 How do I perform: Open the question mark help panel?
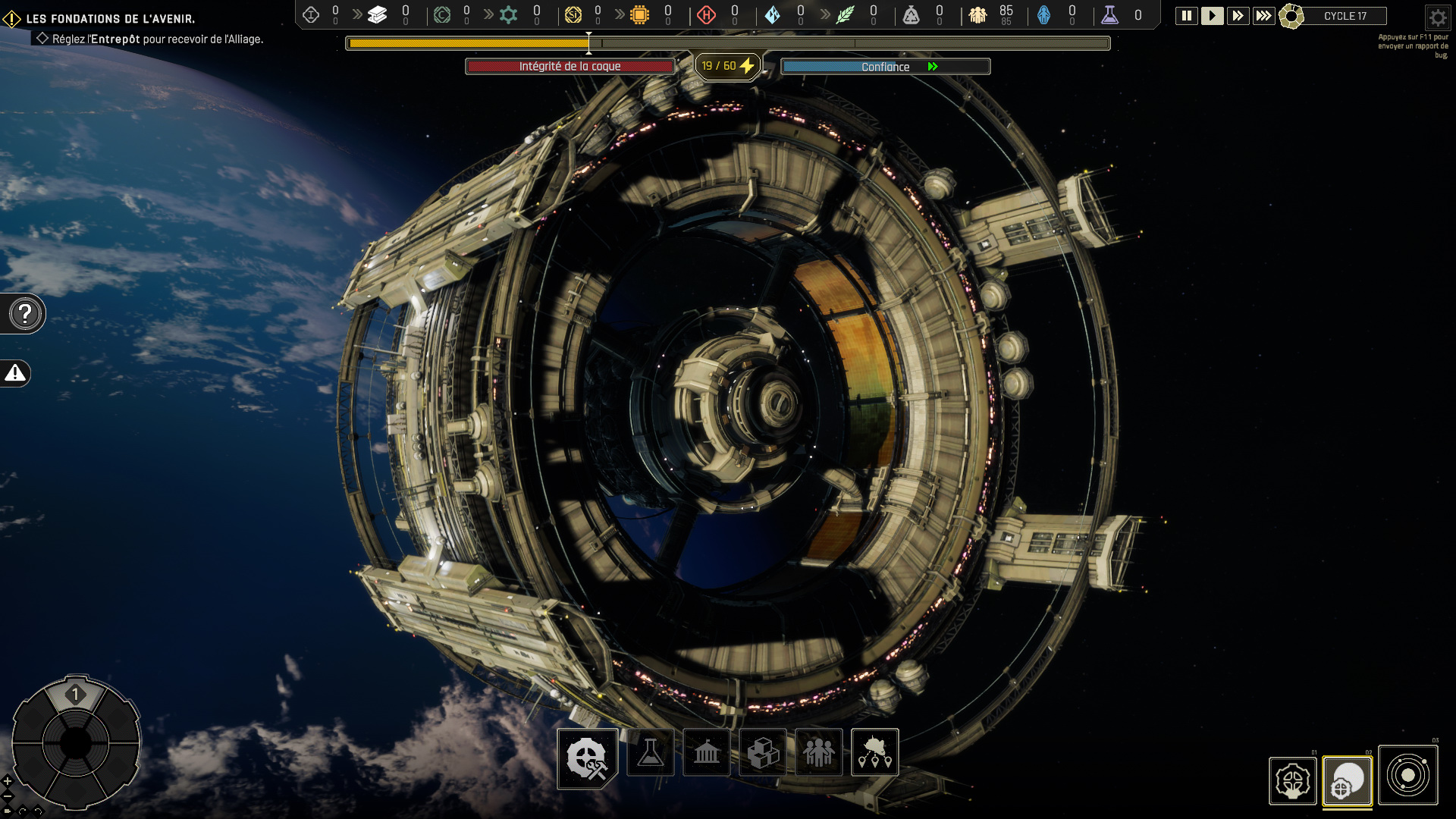(25, 313)
